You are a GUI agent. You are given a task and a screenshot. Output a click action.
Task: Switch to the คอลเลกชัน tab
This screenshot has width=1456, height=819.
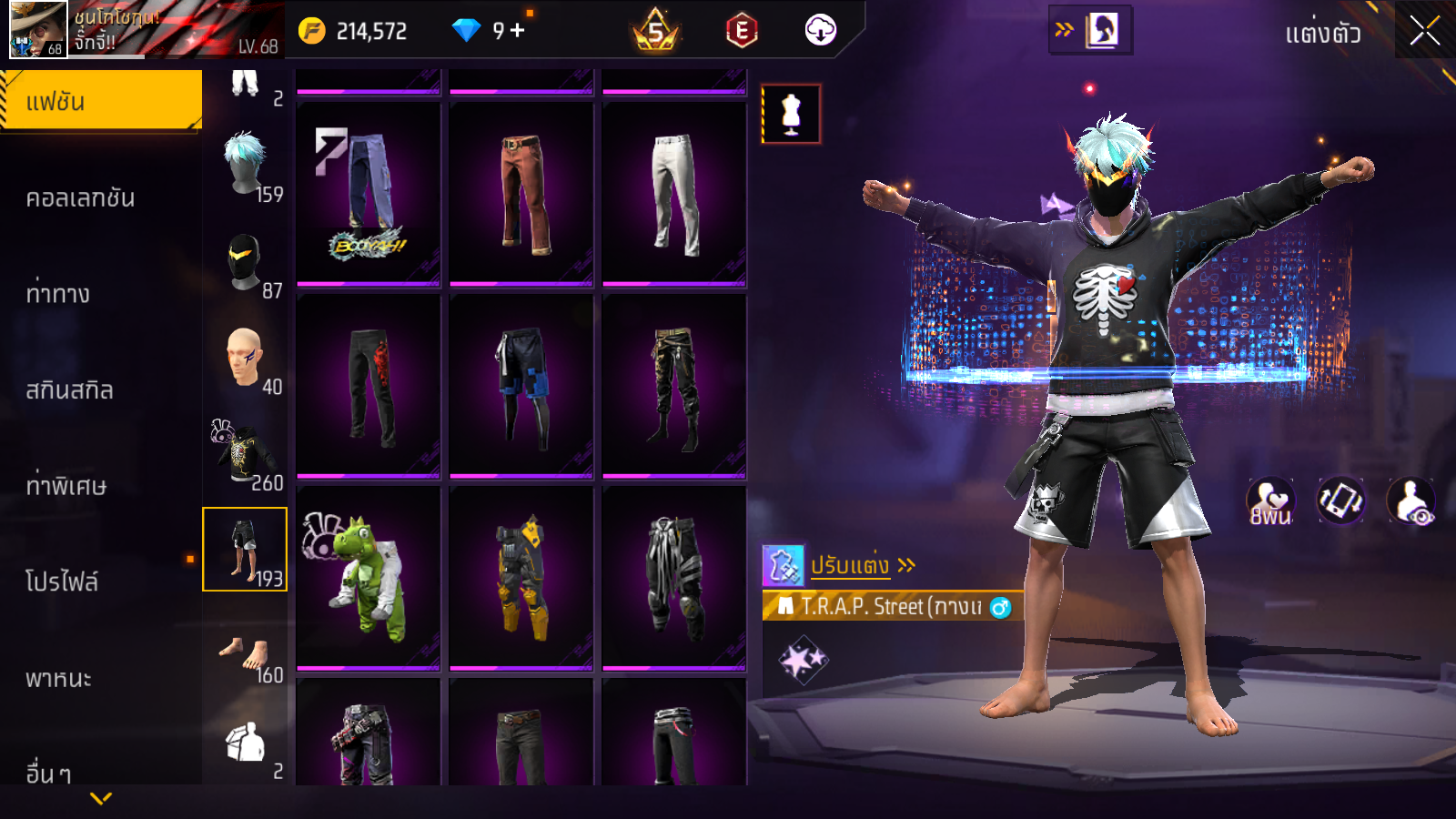[x=81, y=197]
